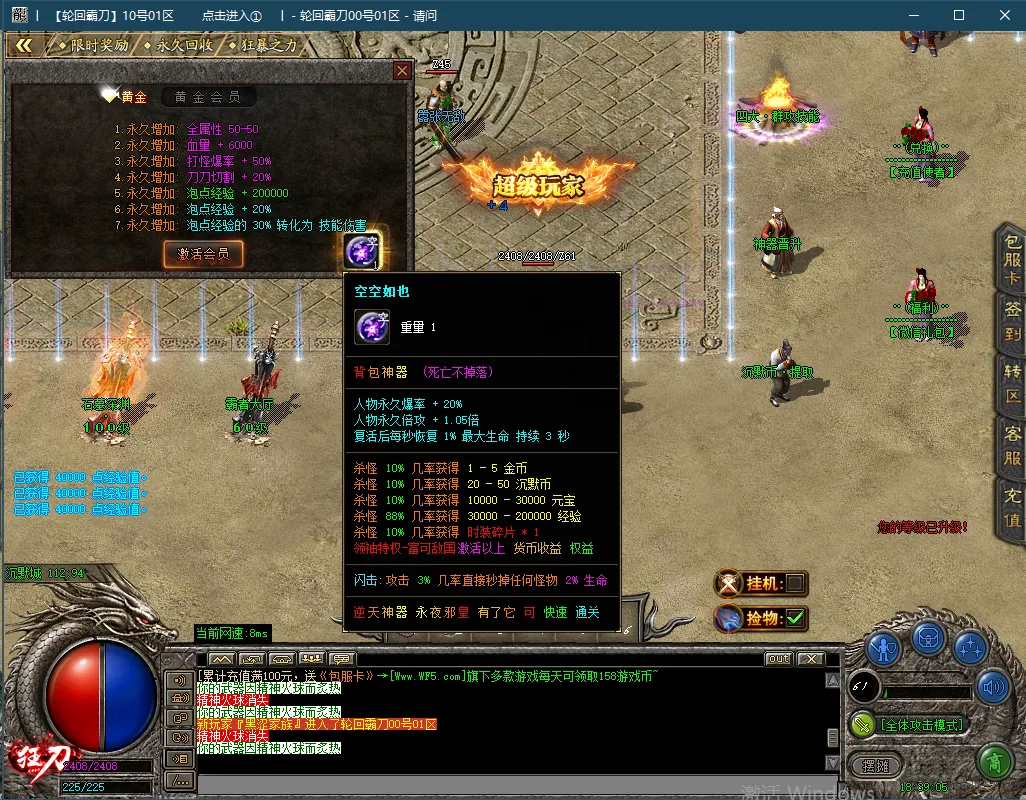
Task: Select the purple 空空如也 orb item
Action: point(361,250)
